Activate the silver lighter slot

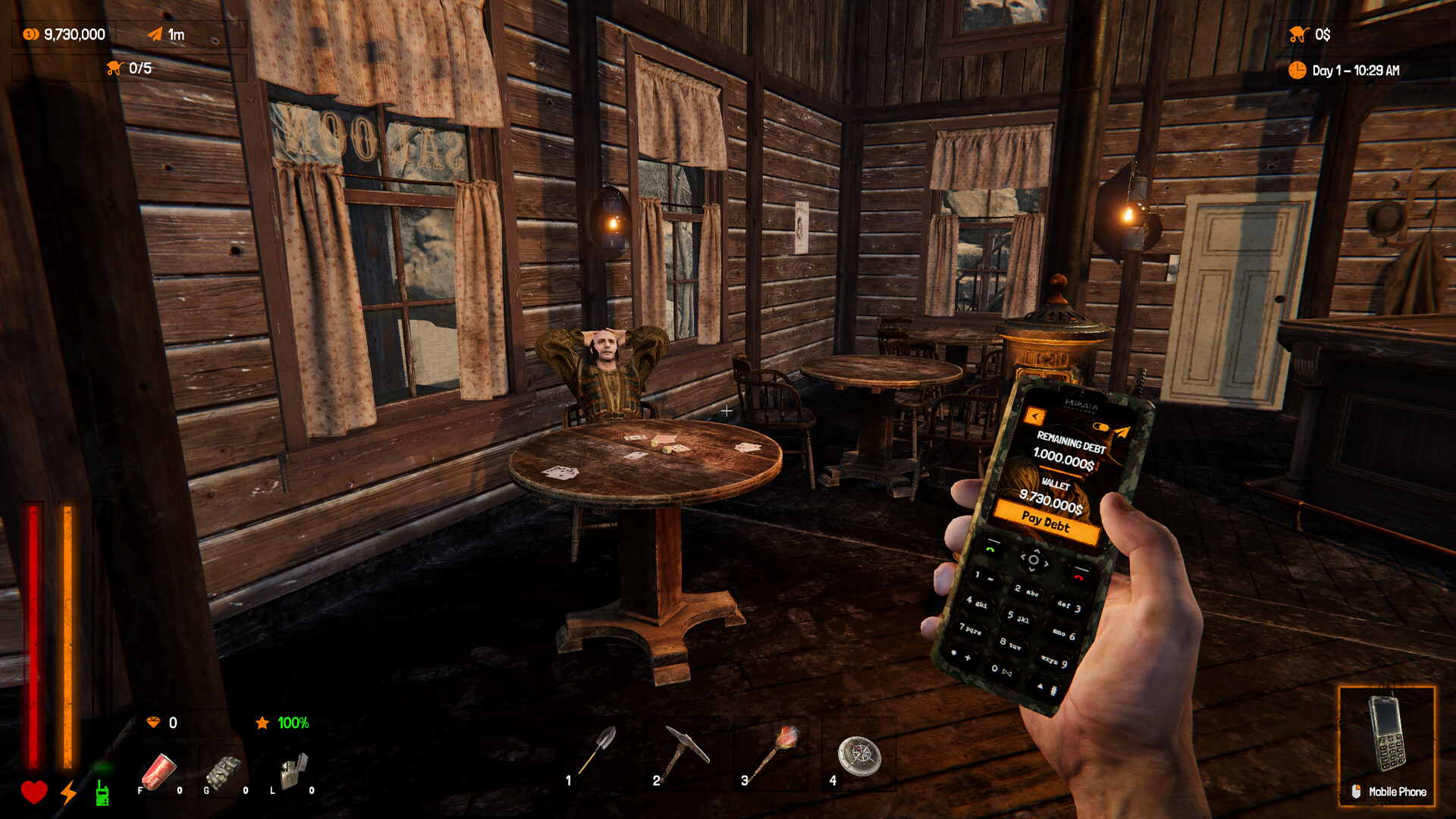click(293, 772)
